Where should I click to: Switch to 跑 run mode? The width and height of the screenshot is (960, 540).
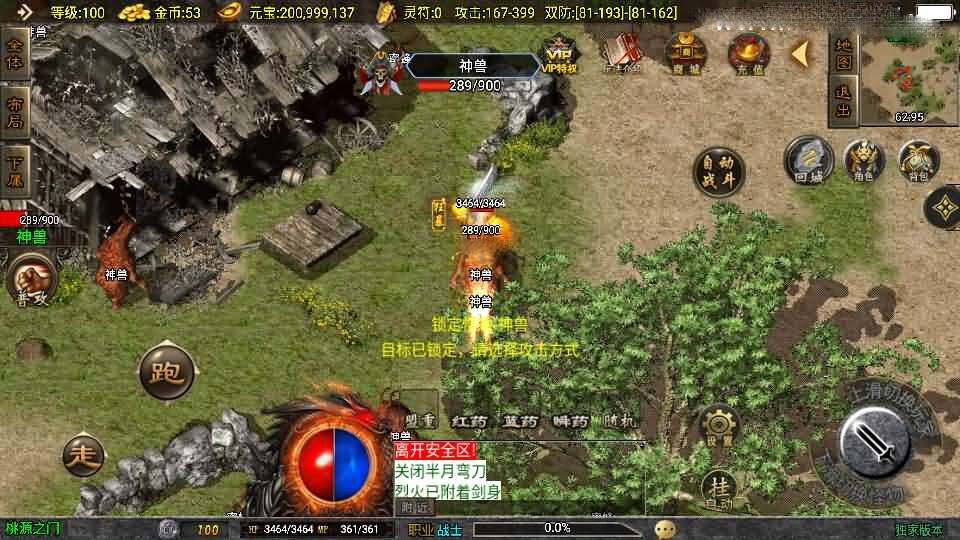pyautogui.click(x=166, y=371)
